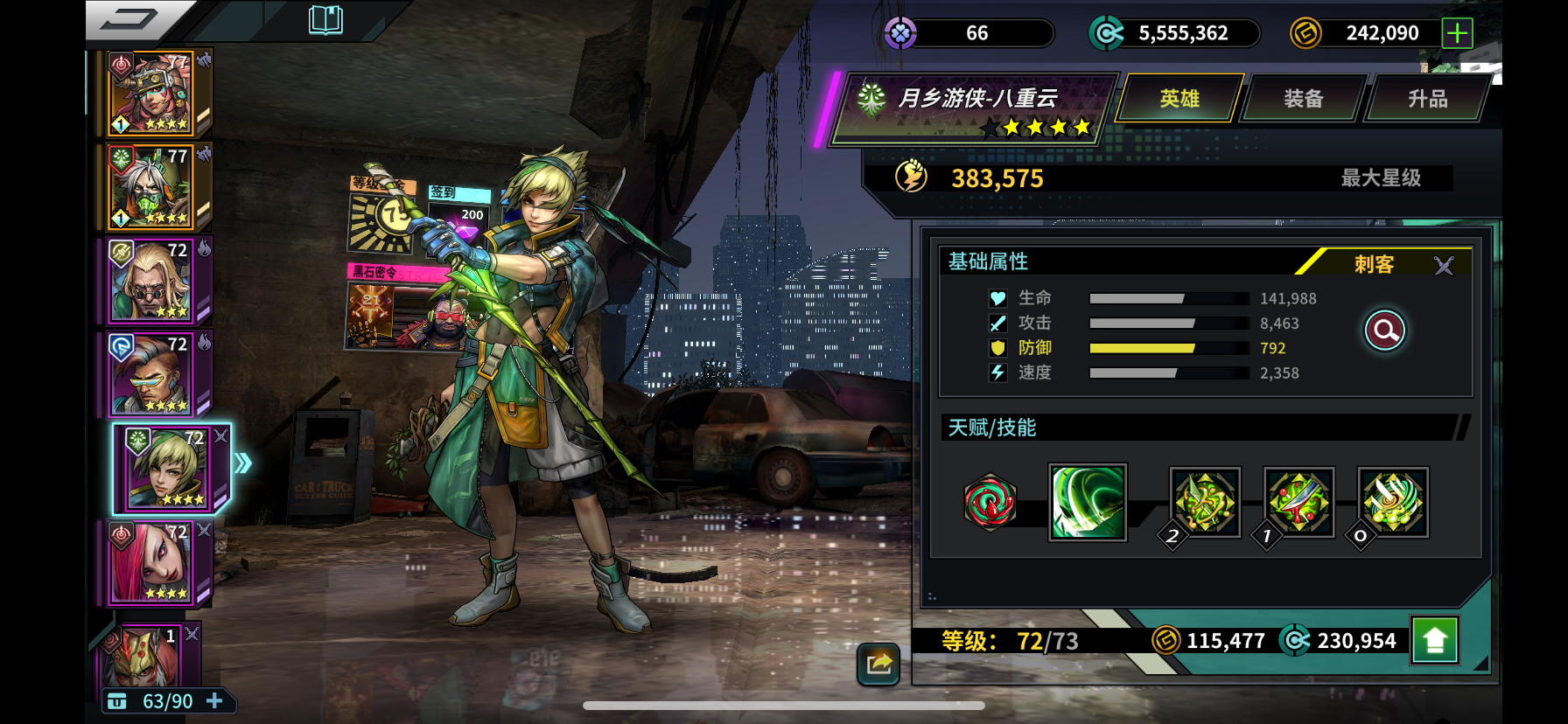1568x724 pixels.
Task: Inspect stats with the magnifying glass button
Action: click(1385, 331)
